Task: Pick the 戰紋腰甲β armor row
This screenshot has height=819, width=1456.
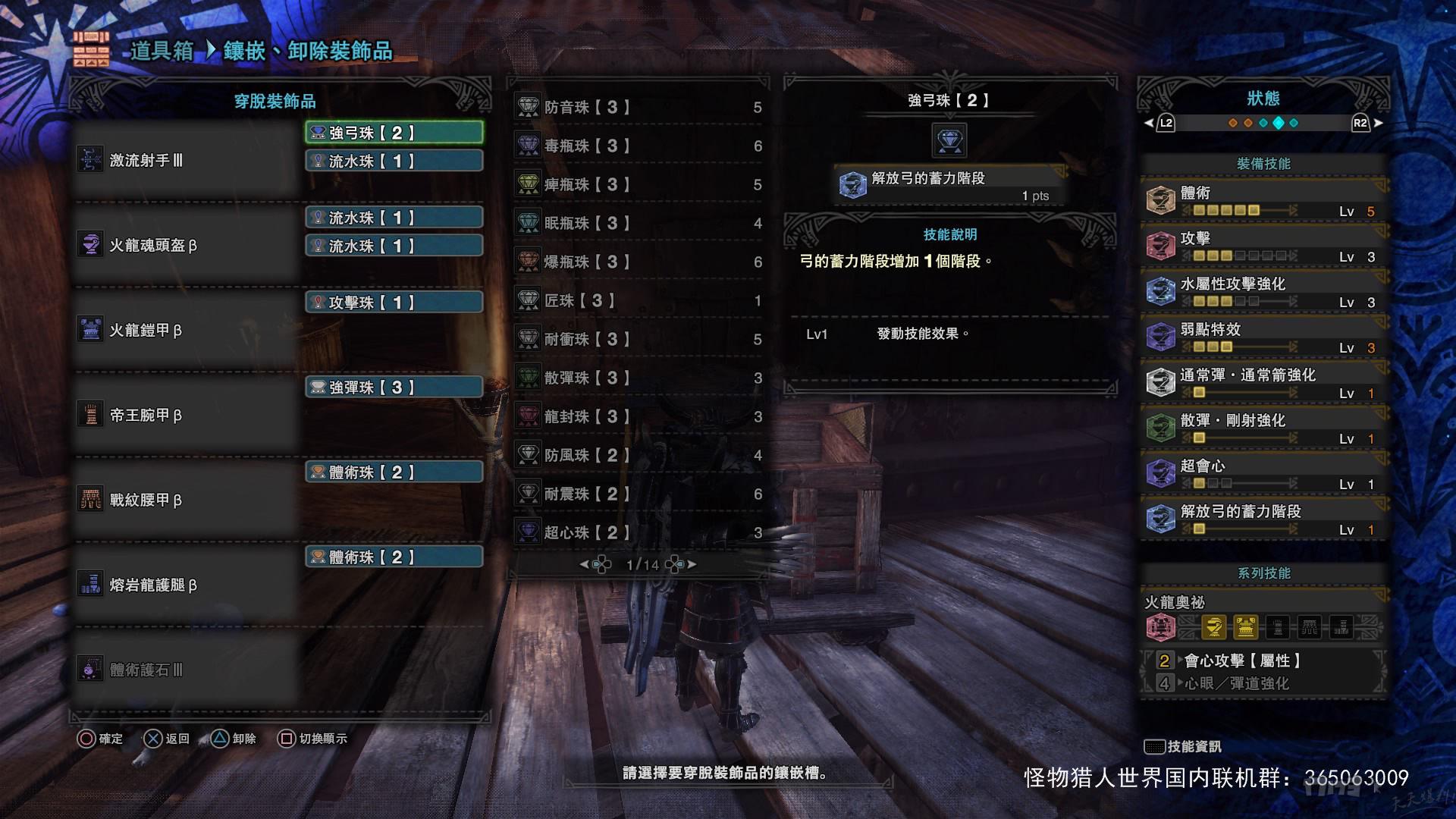Action: [186, 500]
